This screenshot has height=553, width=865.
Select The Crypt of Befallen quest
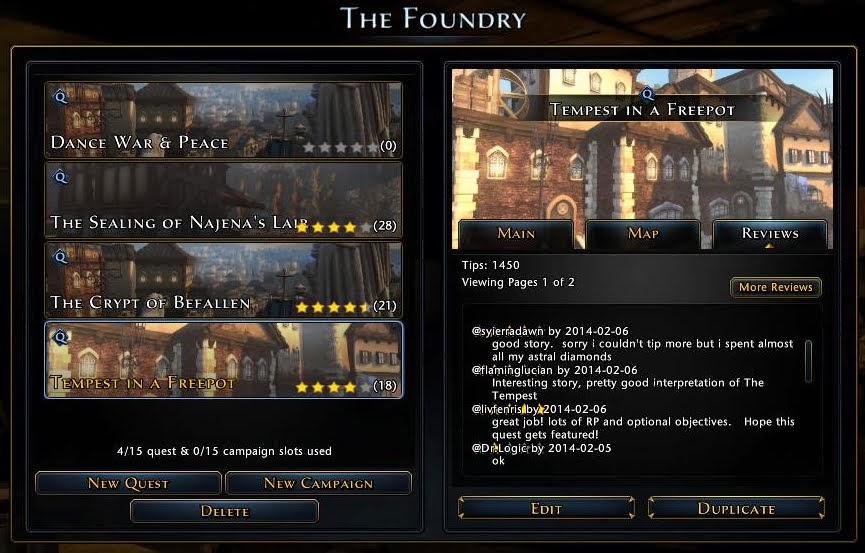[x=223, y=279]
